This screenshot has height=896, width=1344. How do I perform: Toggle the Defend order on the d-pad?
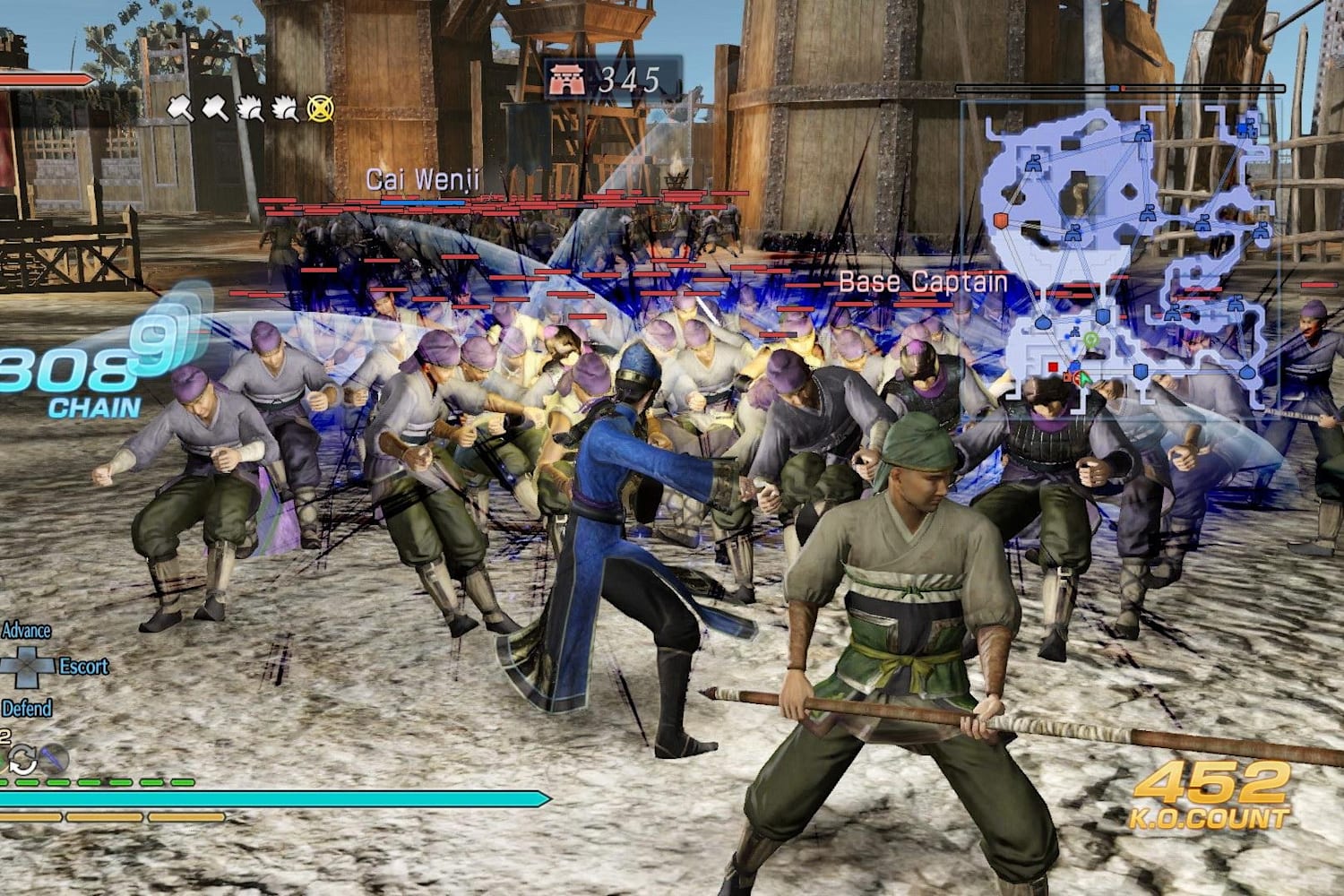pos(29,705)
